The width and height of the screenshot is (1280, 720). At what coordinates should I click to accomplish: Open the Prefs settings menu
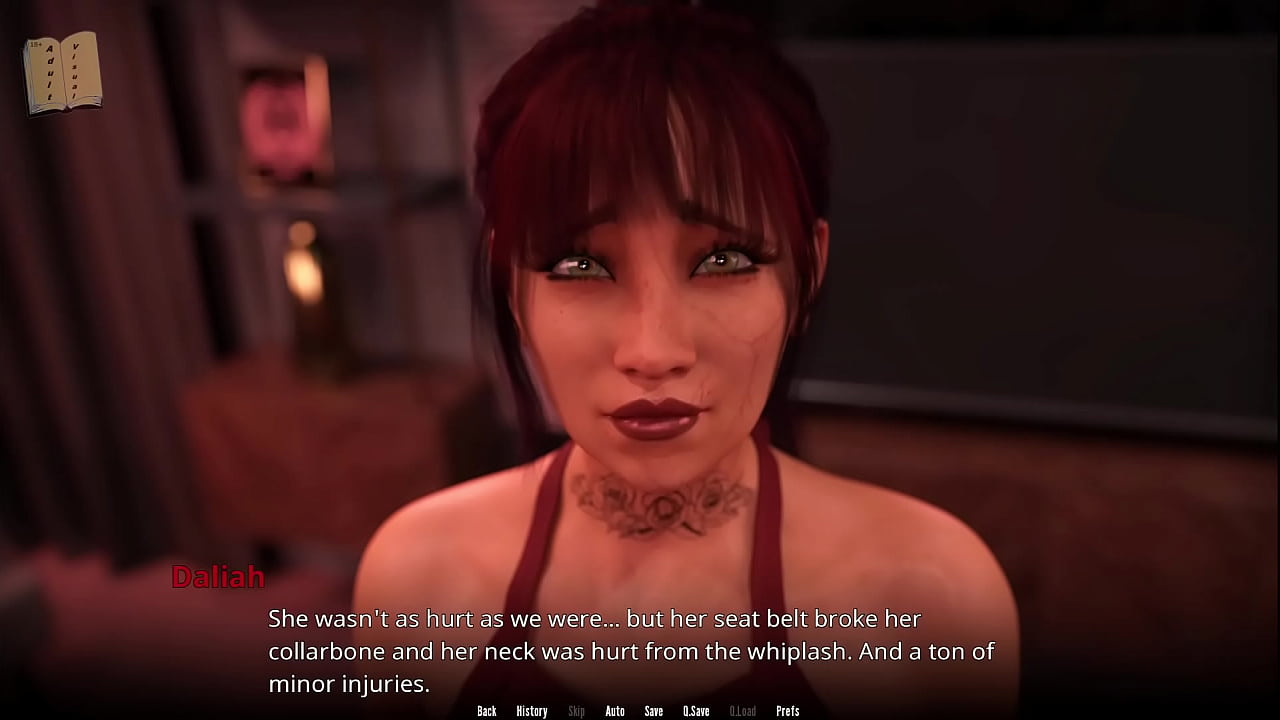click(788, 711)
